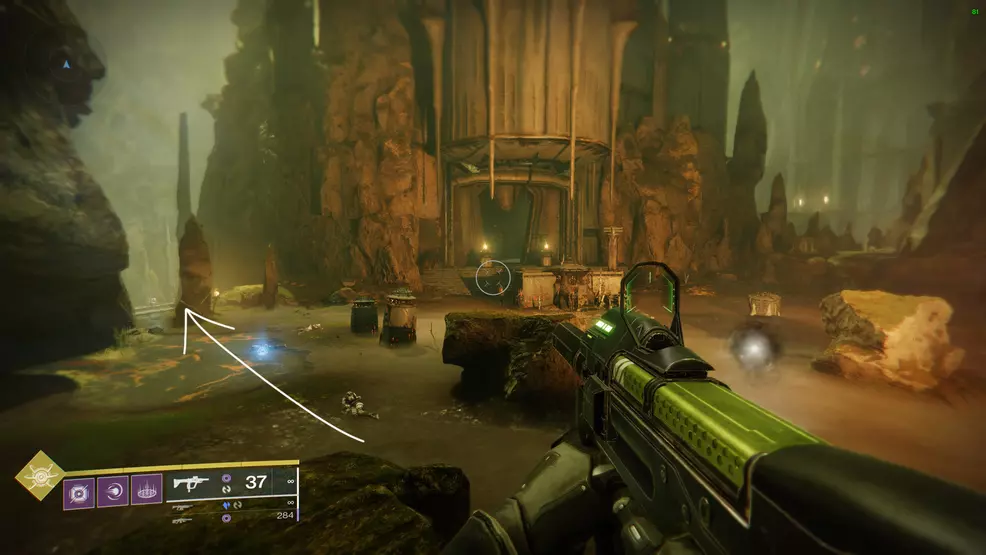986x555 pixels.
Task: Activate the golden diamond super ability icon
Action: point(40,476)
